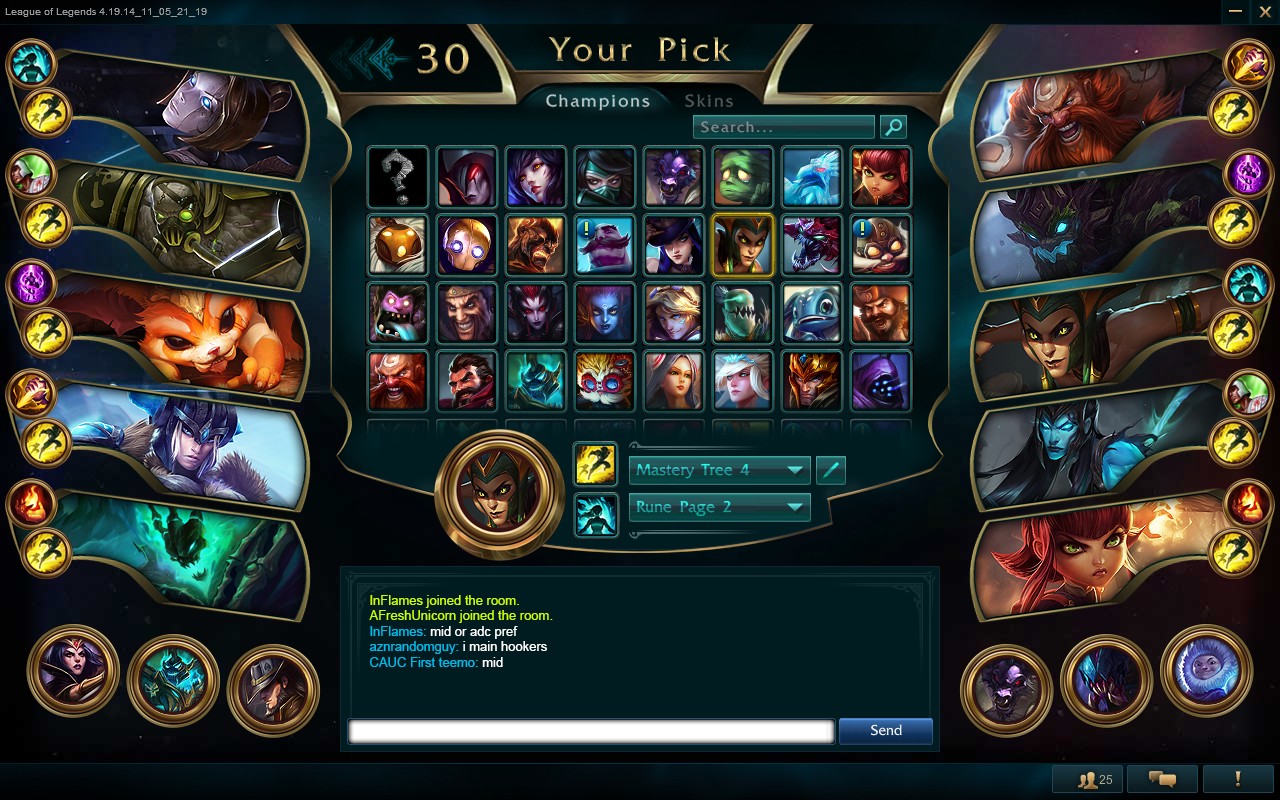Change the yellow Flash summoner spell beside the dropdowns

pyautogui.click(x=595, y=465)
